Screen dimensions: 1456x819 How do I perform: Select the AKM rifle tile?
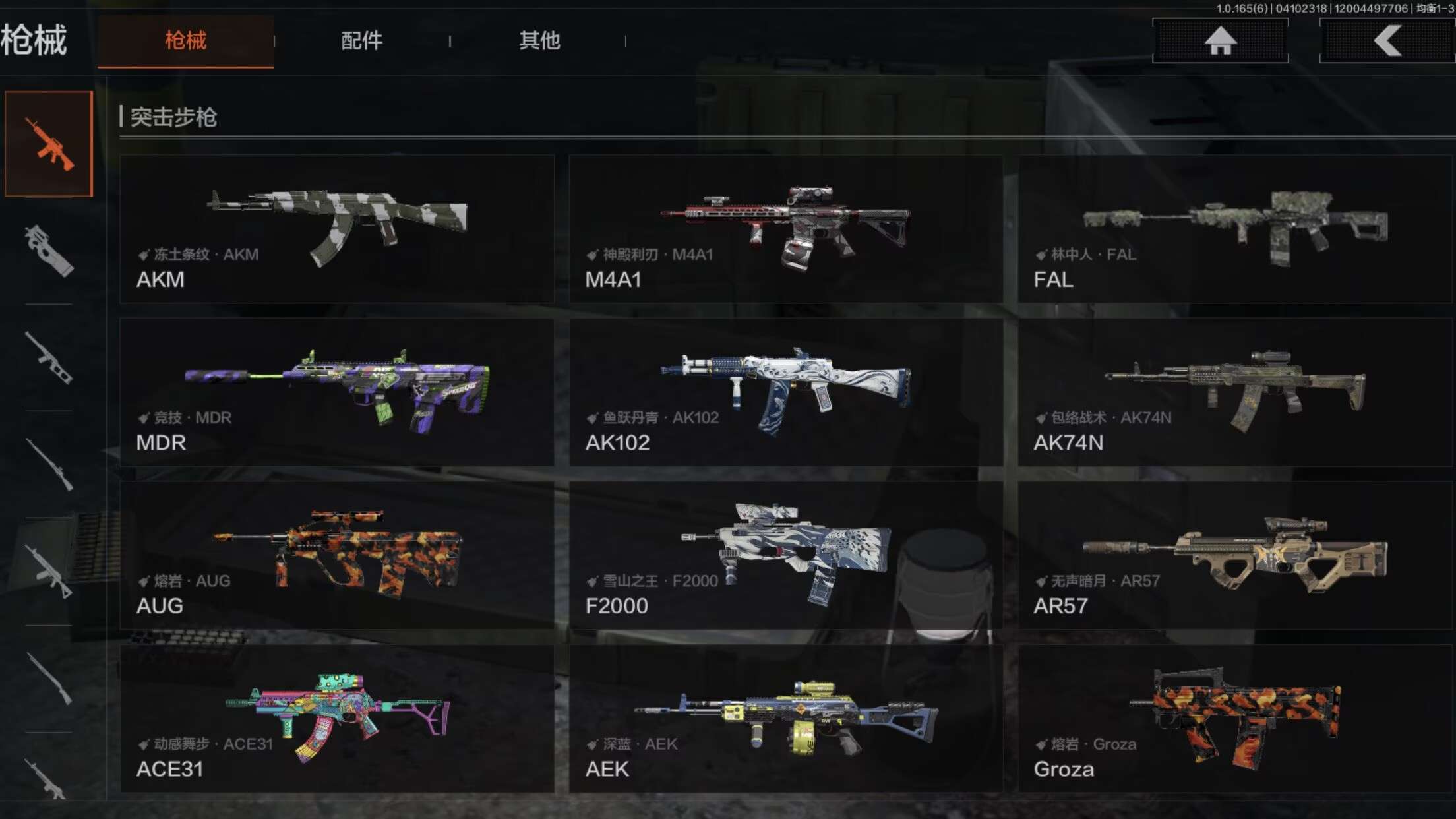(337, 229)
